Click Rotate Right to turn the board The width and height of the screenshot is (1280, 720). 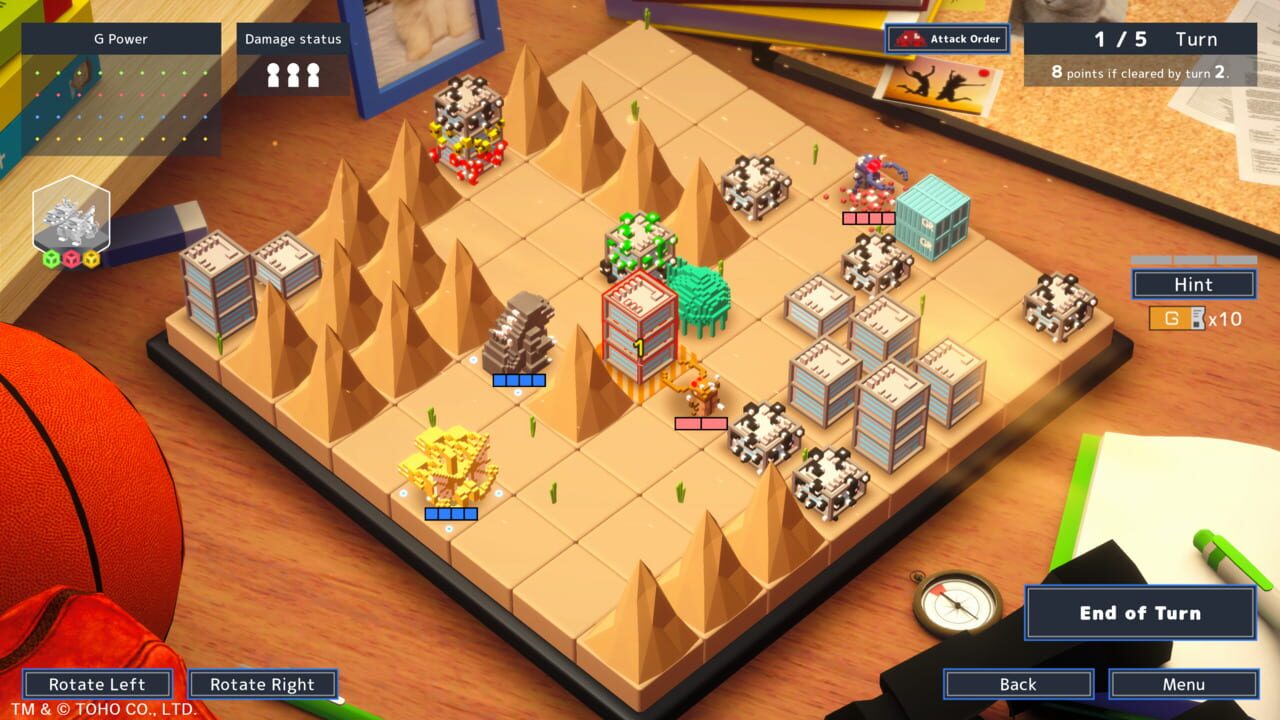(262, 684)
